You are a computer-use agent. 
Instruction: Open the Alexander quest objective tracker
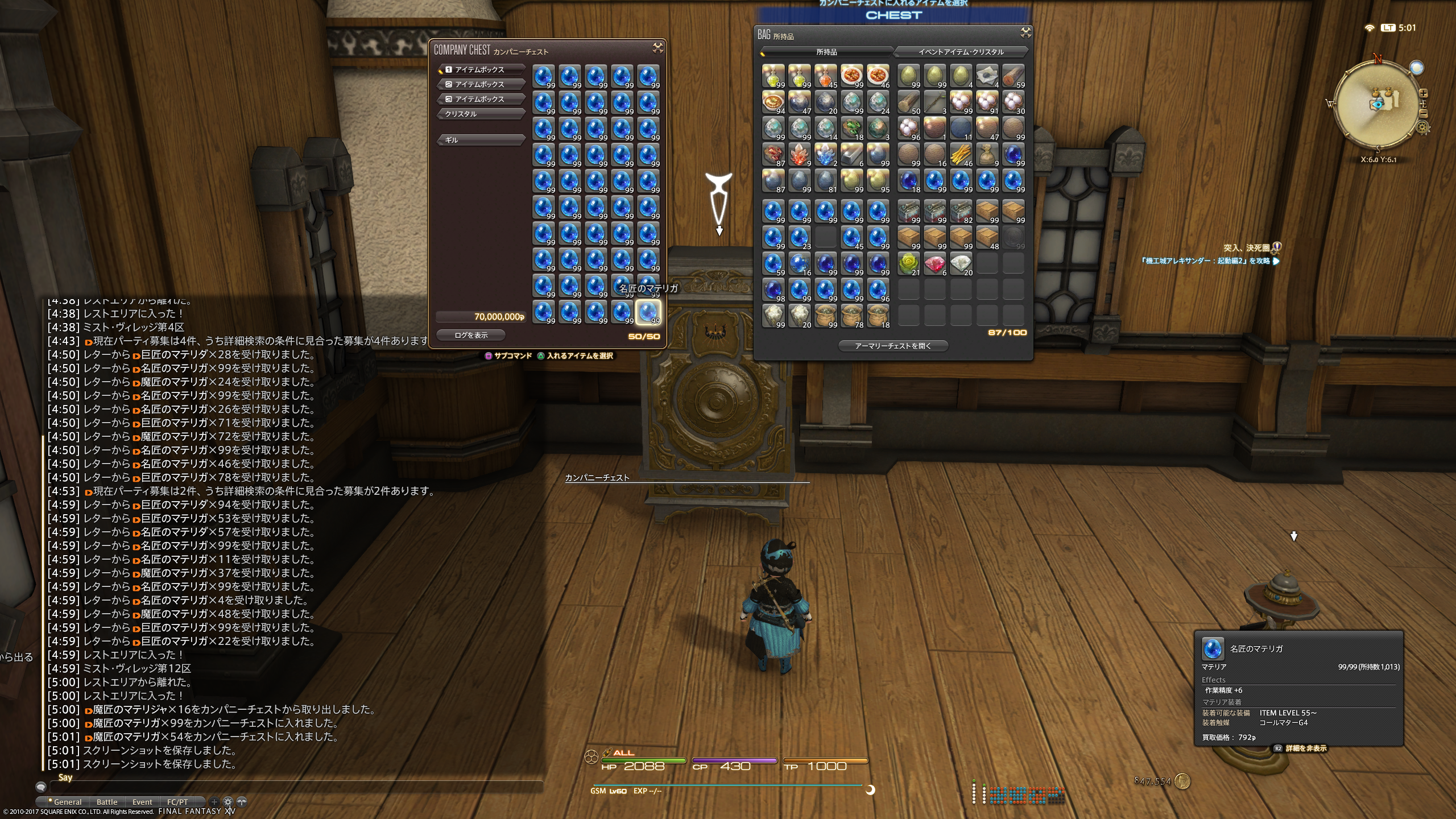(1206, 261)
